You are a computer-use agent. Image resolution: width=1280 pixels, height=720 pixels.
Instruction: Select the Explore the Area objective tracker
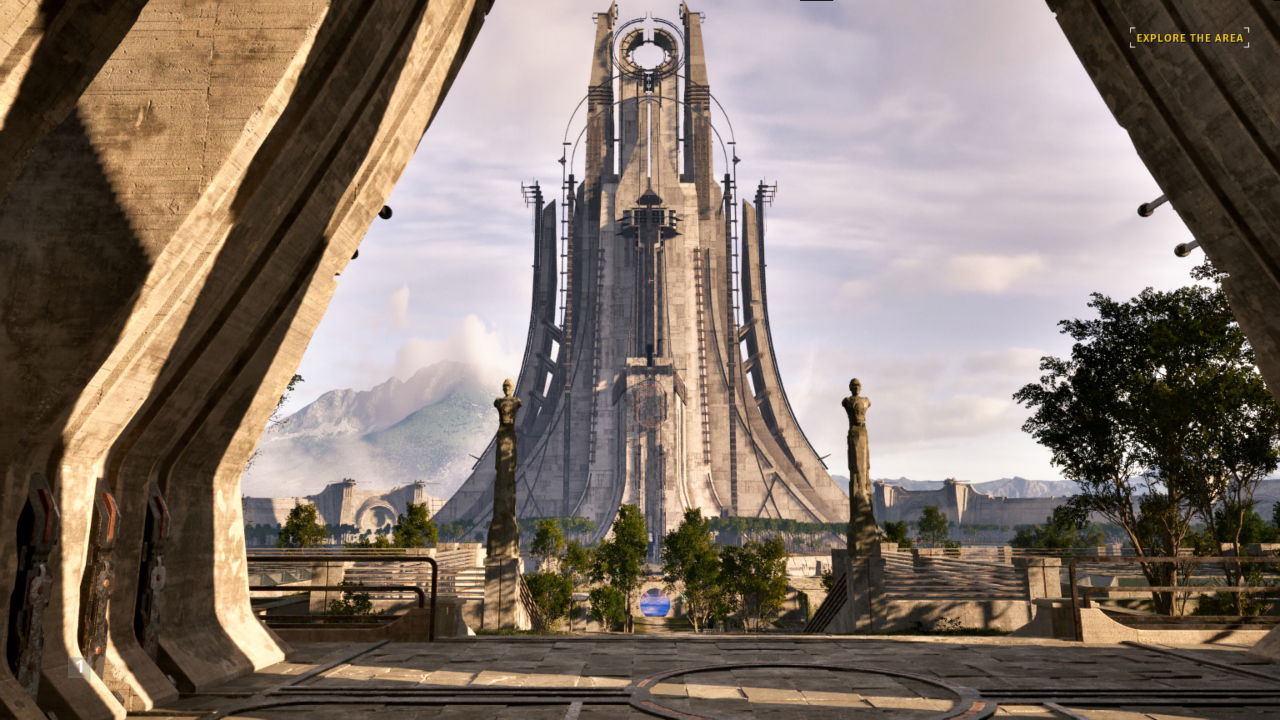point(1189,38)
